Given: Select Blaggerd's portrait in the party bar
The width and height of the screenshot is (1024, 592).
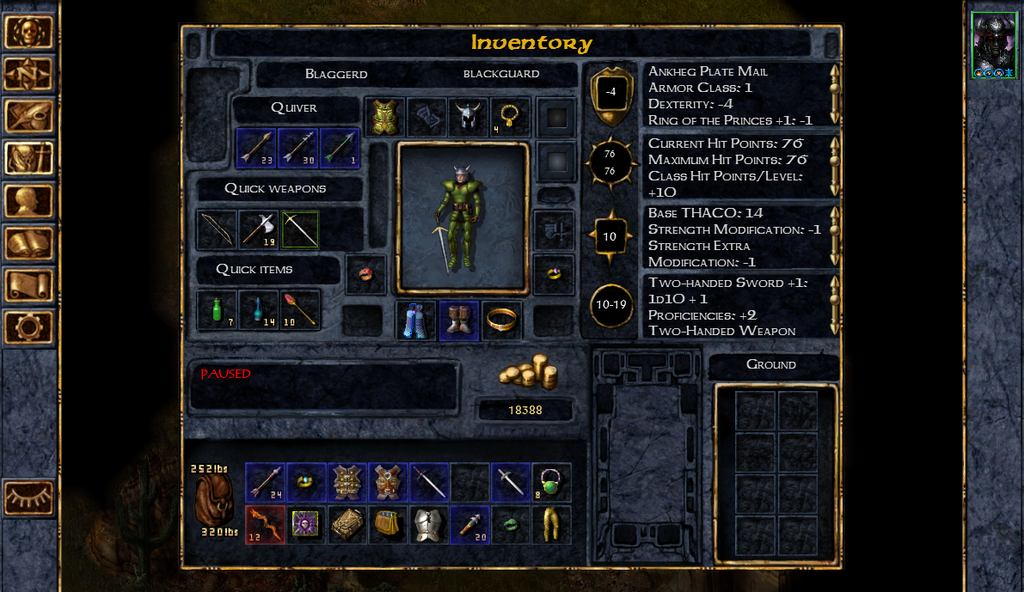Looking at the screenshot, I should (x=994, y=46).
